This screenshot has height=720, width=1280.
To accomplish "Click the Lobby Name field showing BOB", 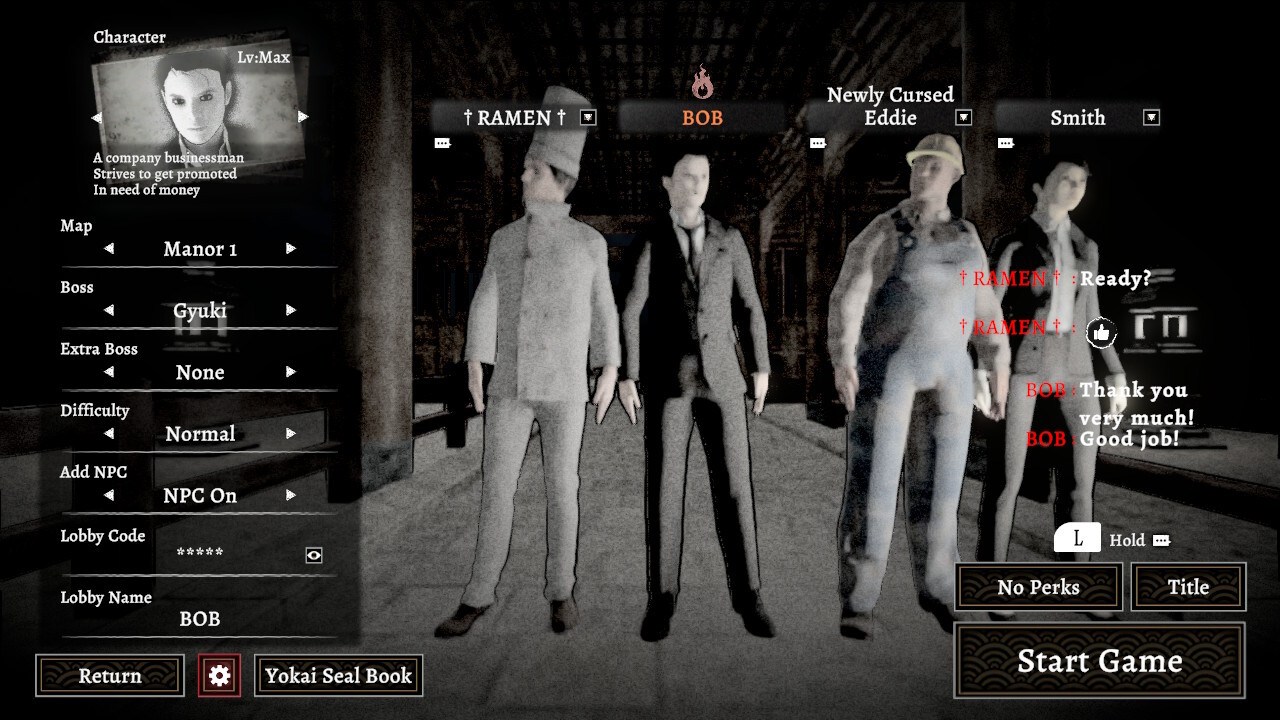I will [200, 619].
